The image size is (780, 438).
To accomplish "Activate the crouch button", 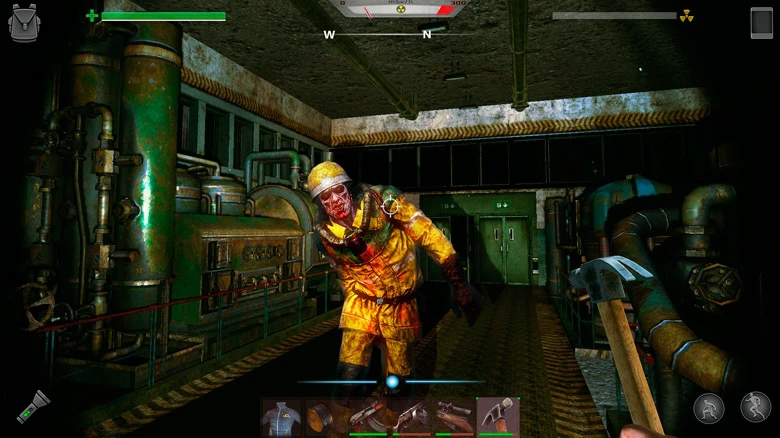I will (708, 408).
